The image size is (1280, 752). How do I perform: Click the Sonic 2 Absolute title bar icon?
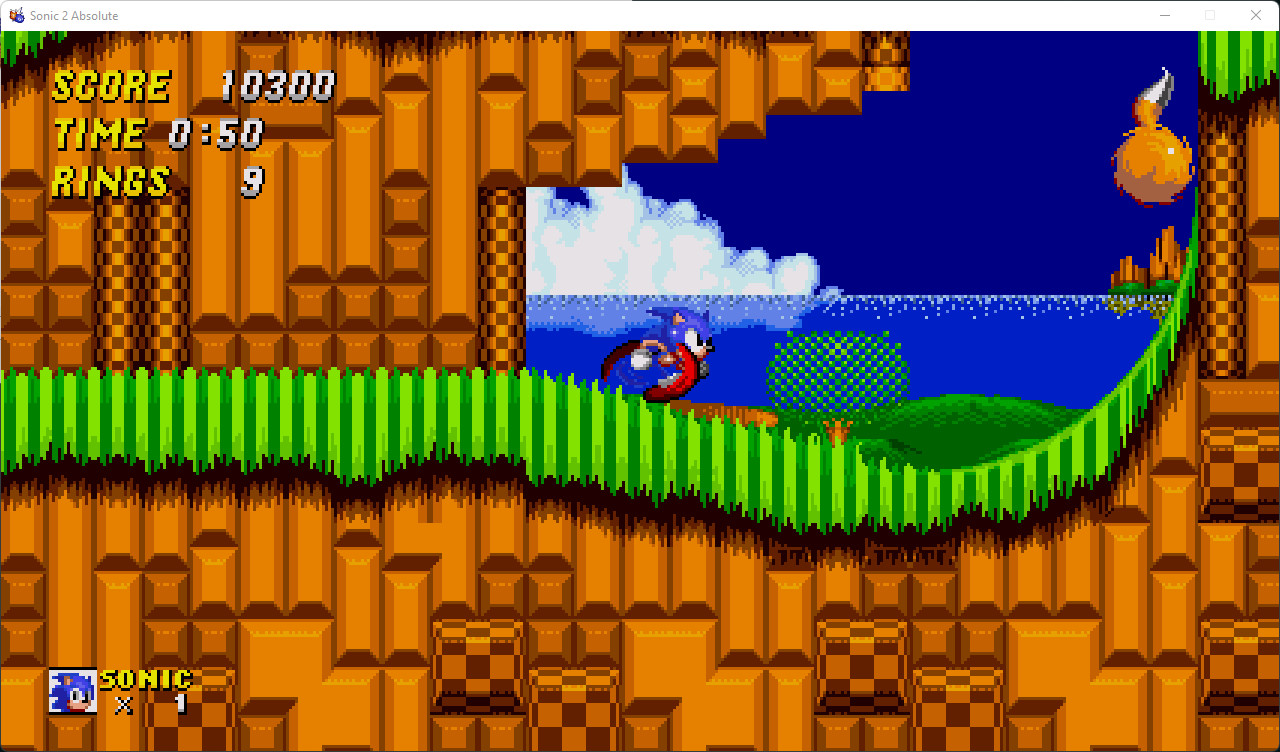(16, 15)
